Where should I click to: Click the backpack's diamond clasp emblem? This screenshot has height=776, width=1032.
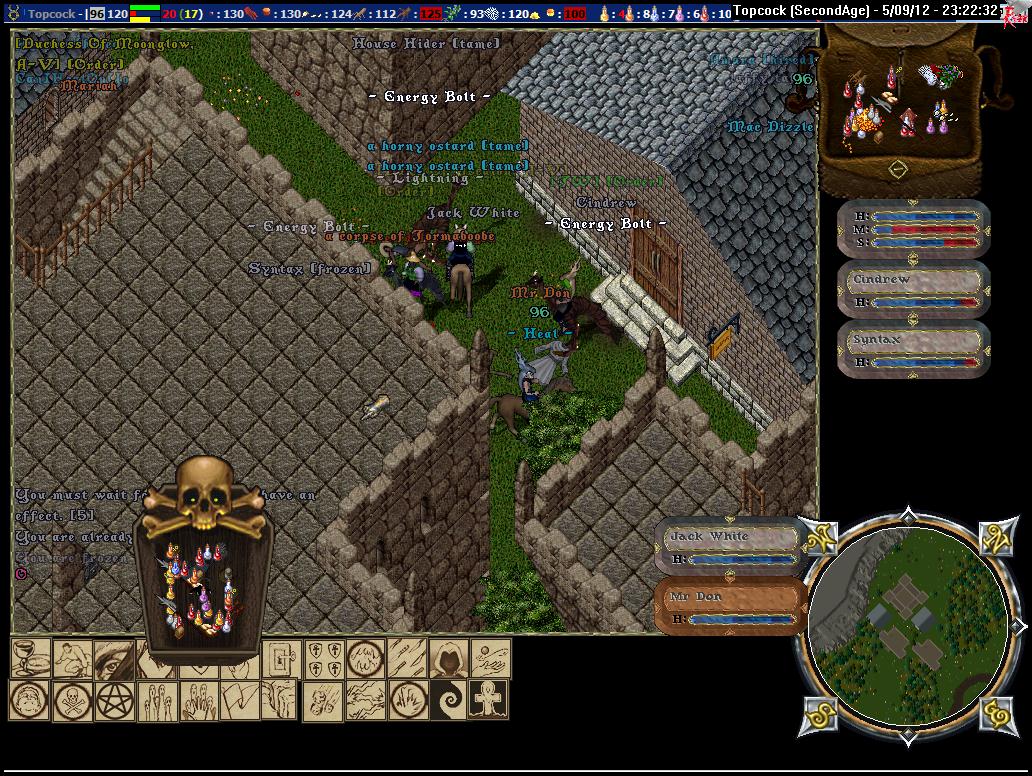click(898, 170)
